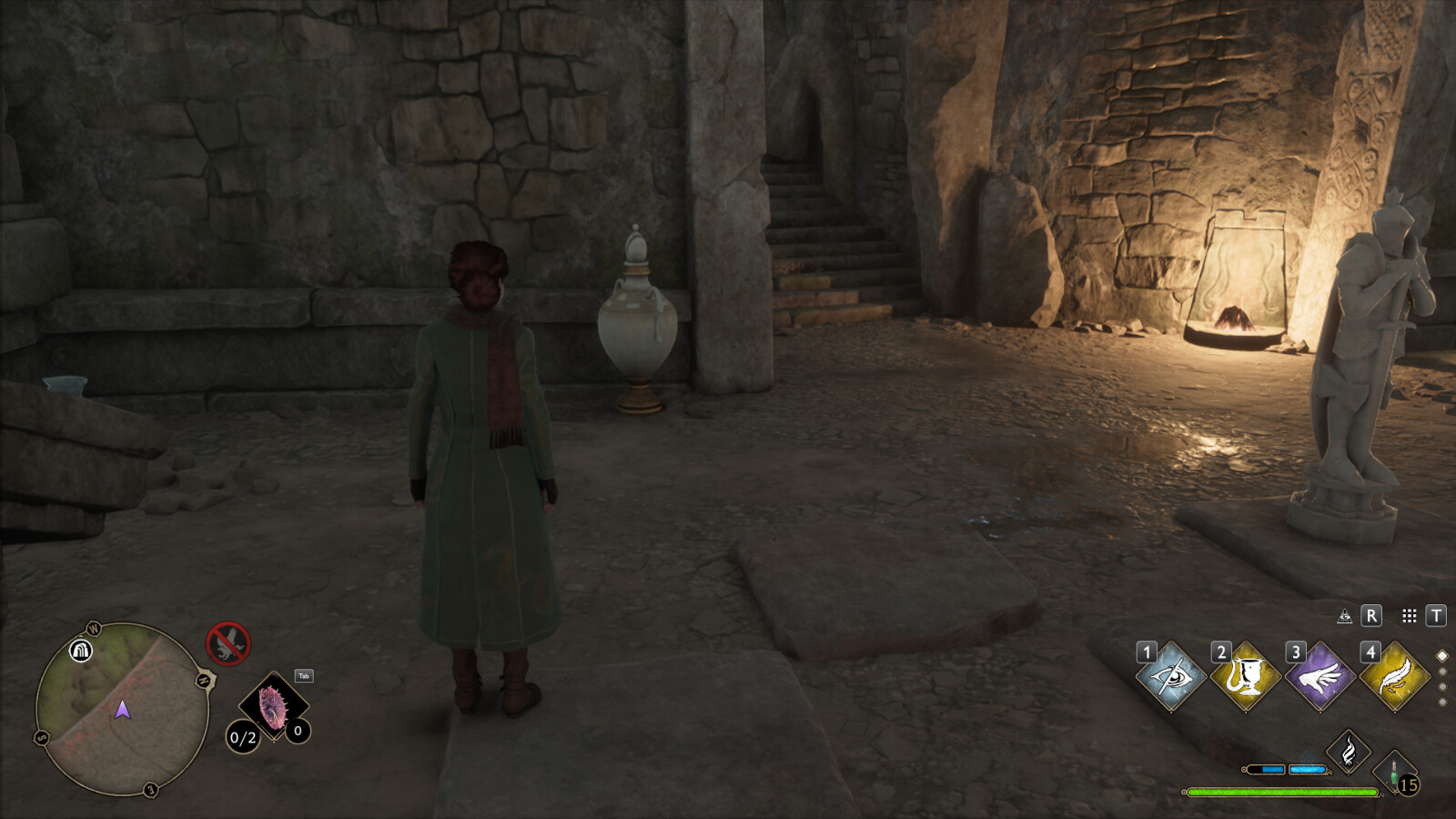Switch to the top spell set diamond
Viewport: 1456px width, 819px height.
(x=1441, y=655)
